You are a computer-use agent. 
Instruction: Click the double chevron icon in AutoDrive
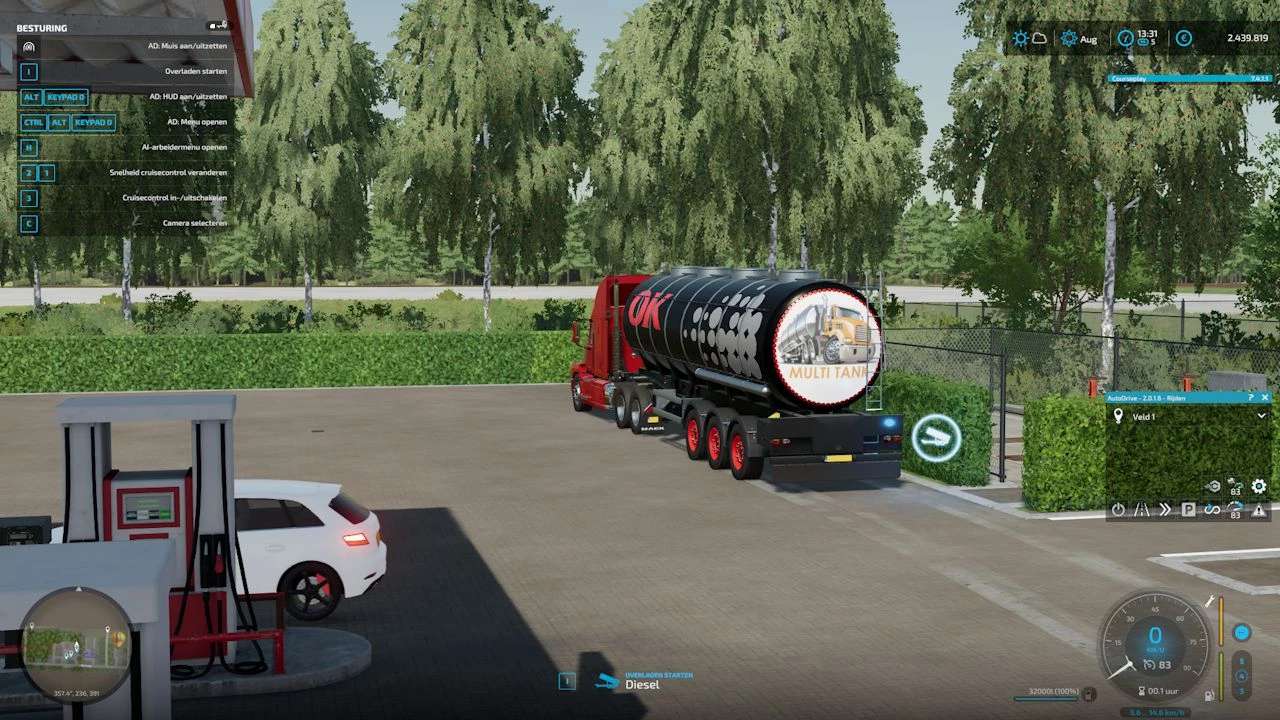point(1164,510)
